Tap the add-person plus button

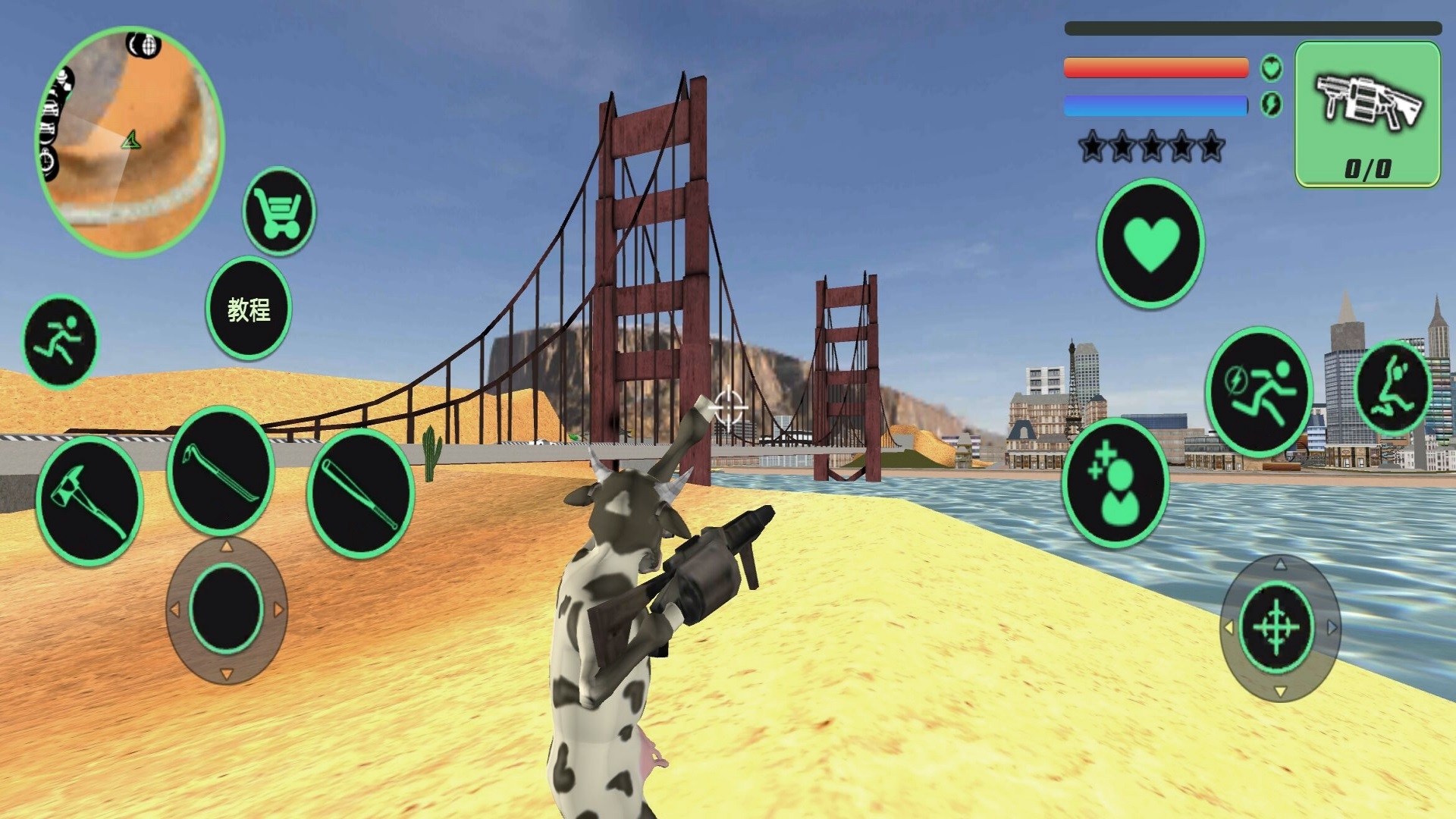pos(1115,482)
